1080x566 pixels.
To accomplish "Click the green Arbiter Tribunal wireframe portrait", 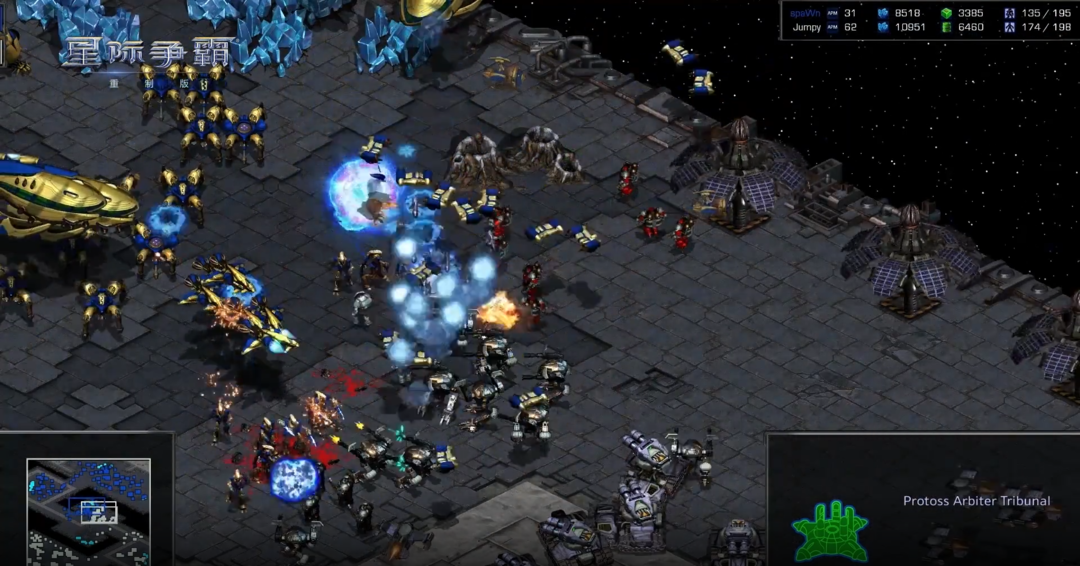I will pos(829,527).
